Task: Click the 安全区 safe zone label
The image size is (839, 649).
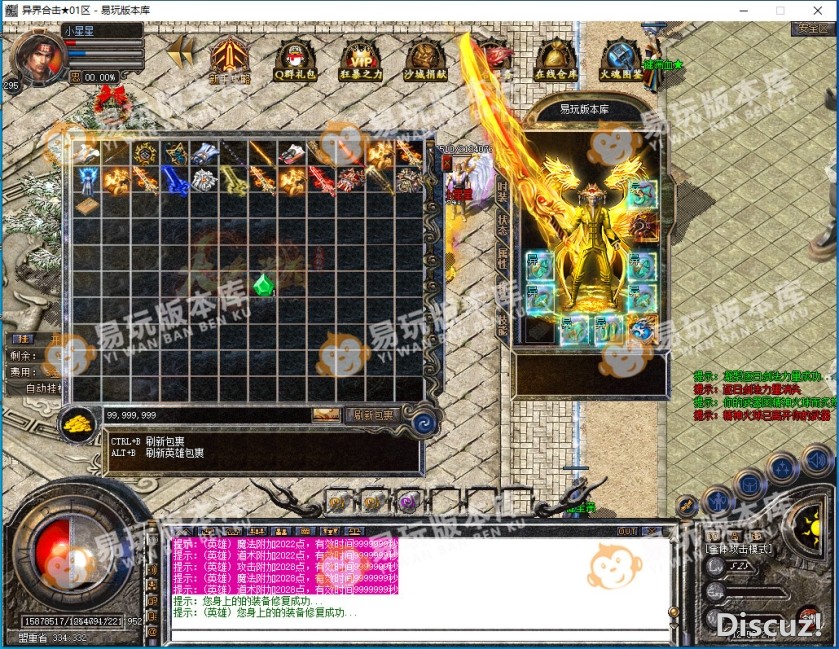Action: click(x=811, y=29)
